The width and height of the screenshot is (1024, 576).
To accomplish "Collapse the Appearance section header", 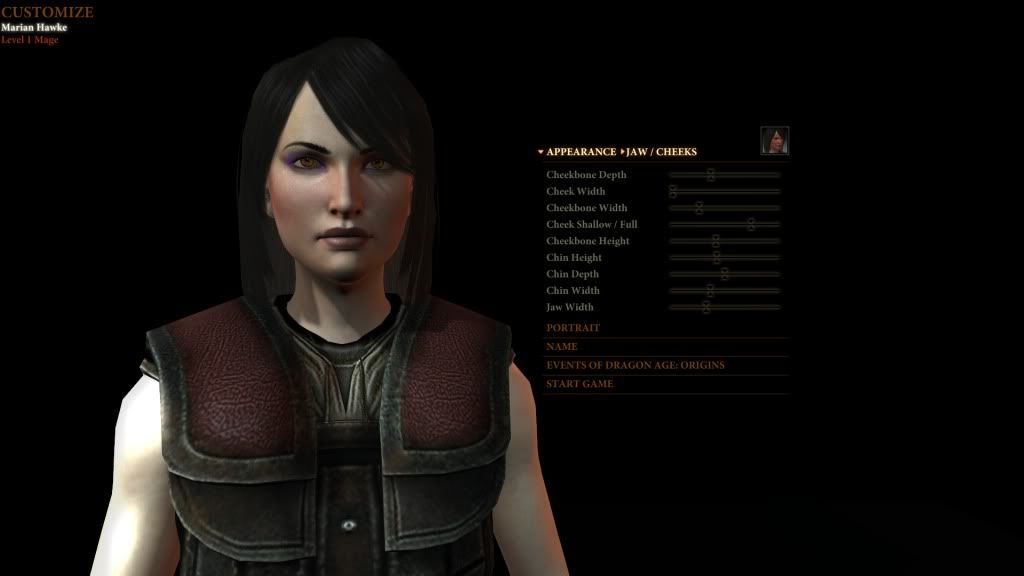I will point(580,152).
